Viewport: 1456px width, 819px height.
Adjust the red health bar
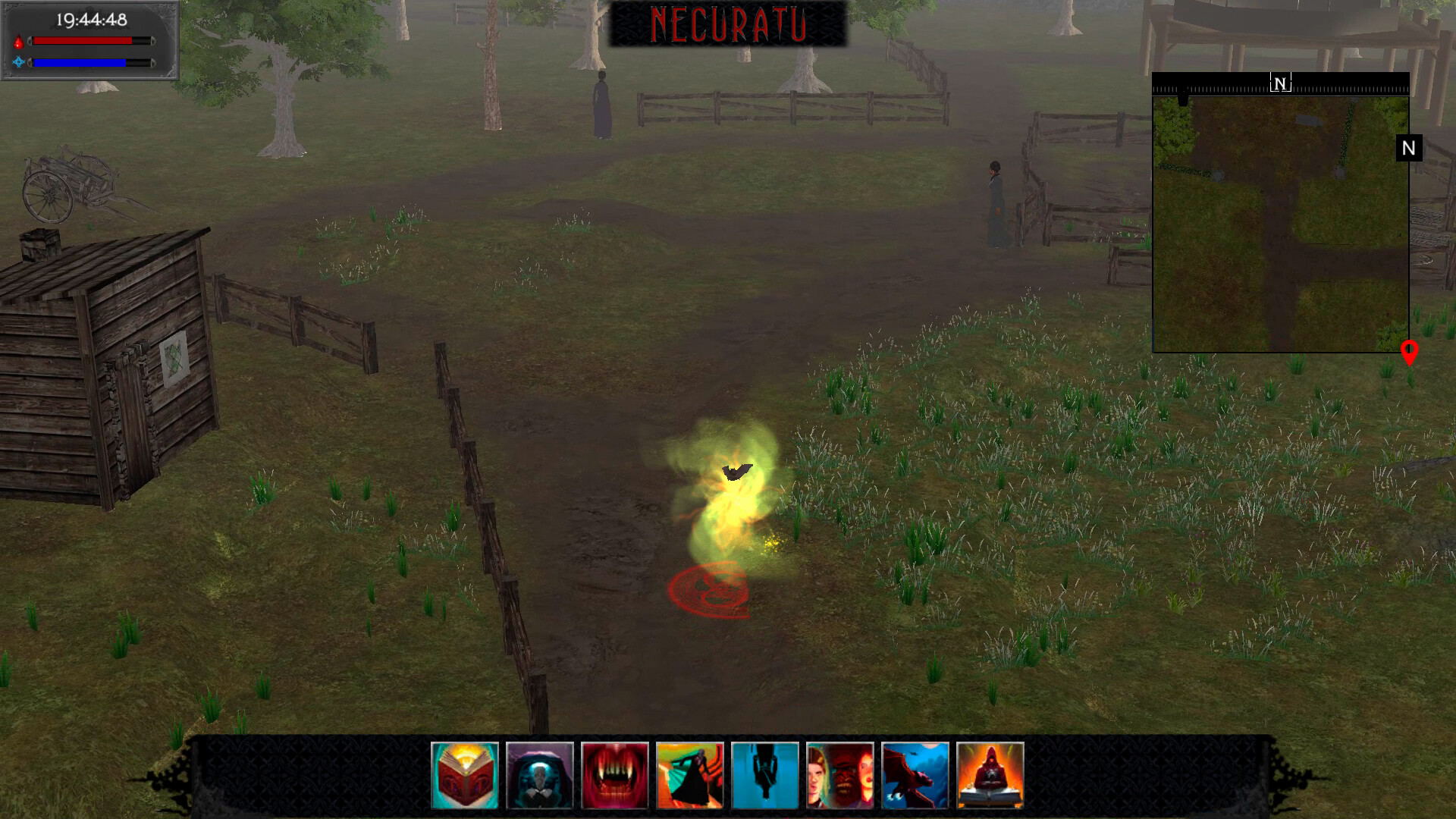point(83,41)
